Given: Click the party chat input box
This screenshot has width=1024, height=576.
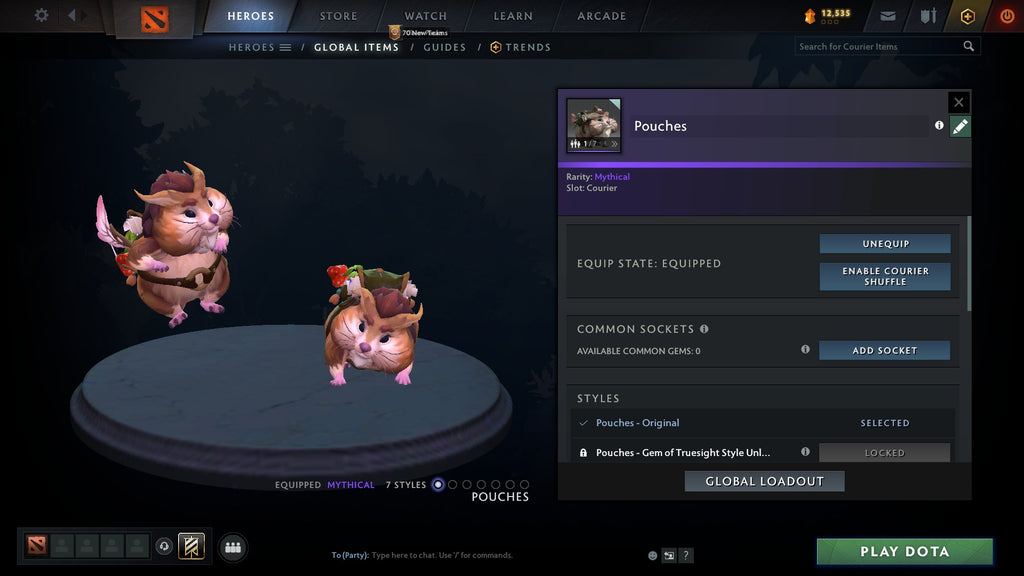Looking at the screenshot, I should pyautogui.click(x=480, y=555).
